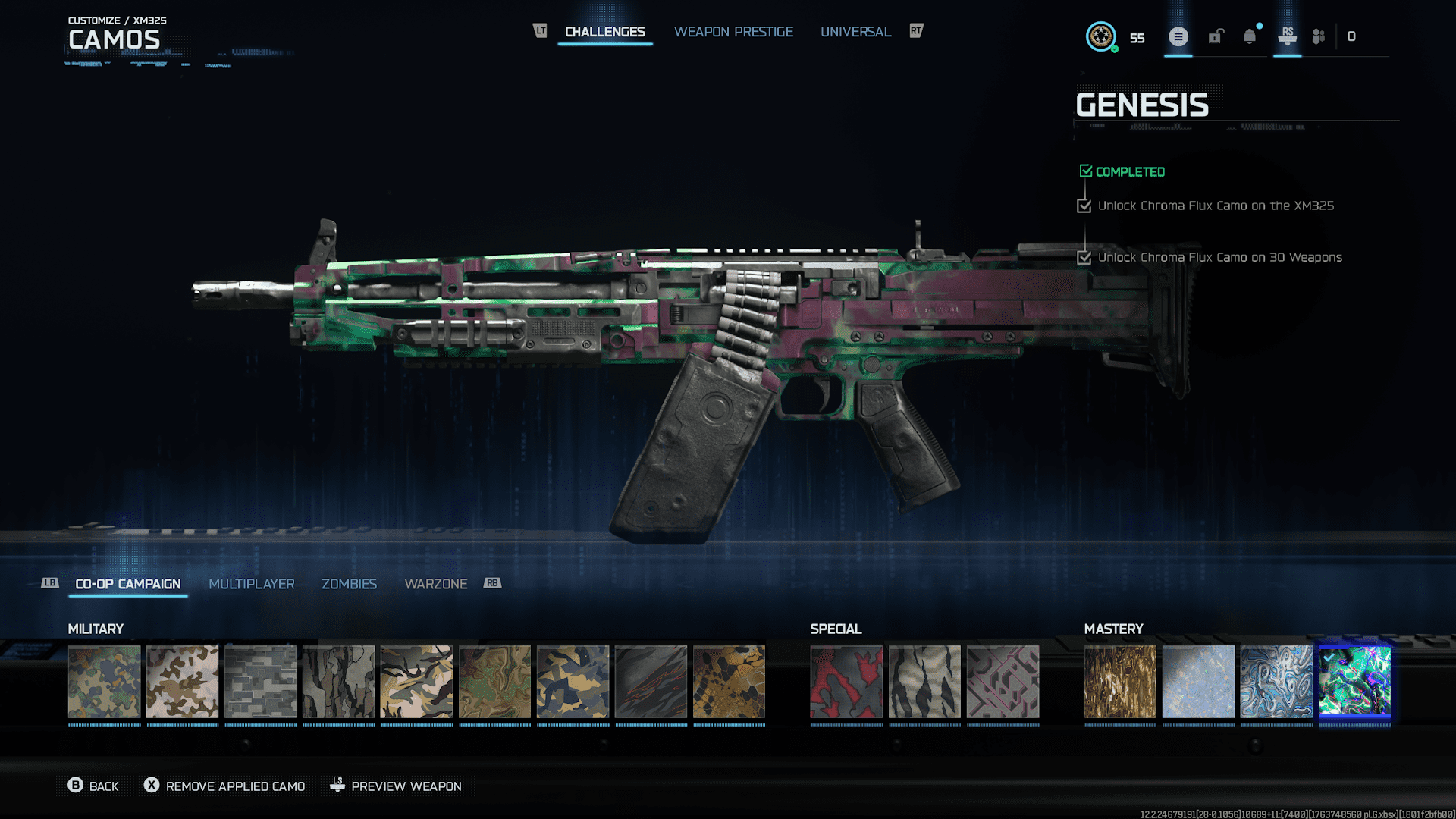Select the pale blue diamond mastery camo

pos(1198,682)
